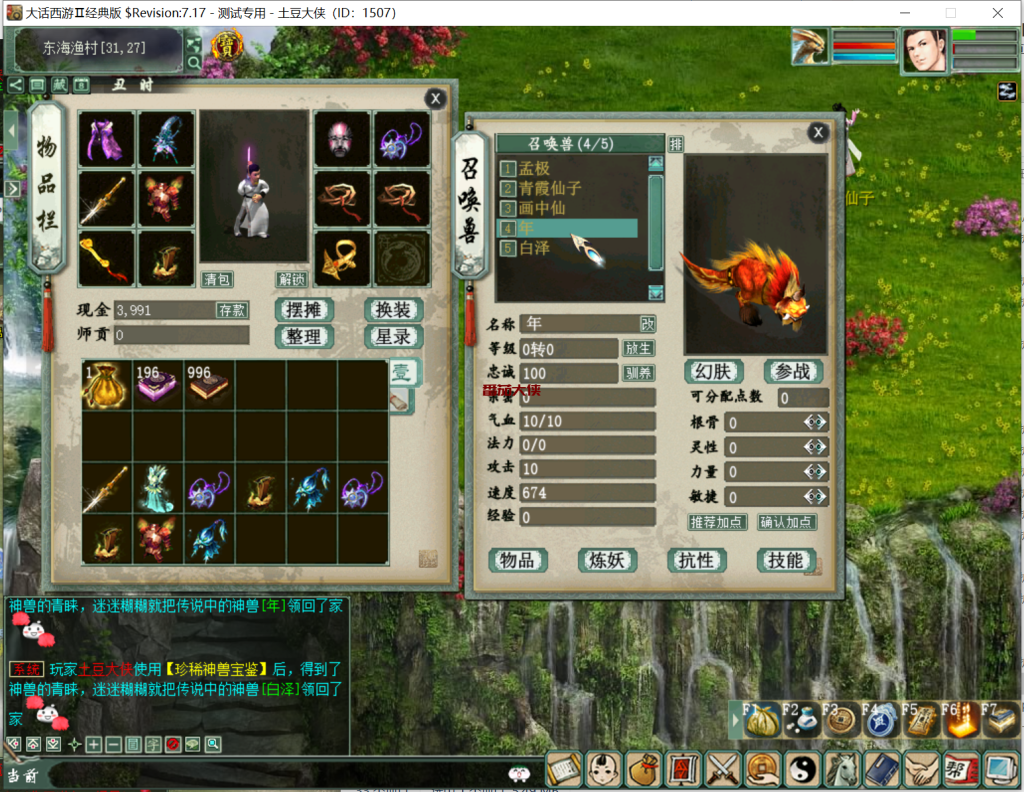Open the beast's 抗性 resistances

coord(696,560)
